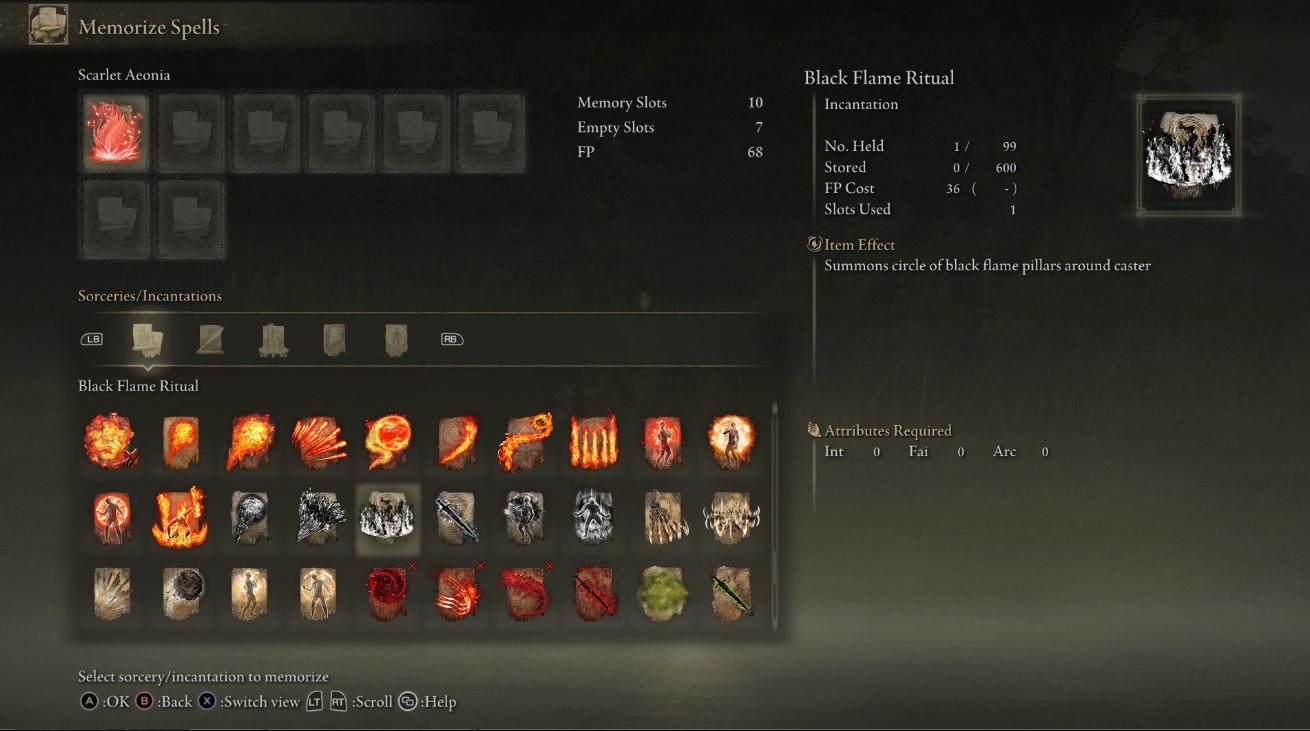Pick the flaming serpent whip incantation

pyautogui.click(x=526, y=441)
